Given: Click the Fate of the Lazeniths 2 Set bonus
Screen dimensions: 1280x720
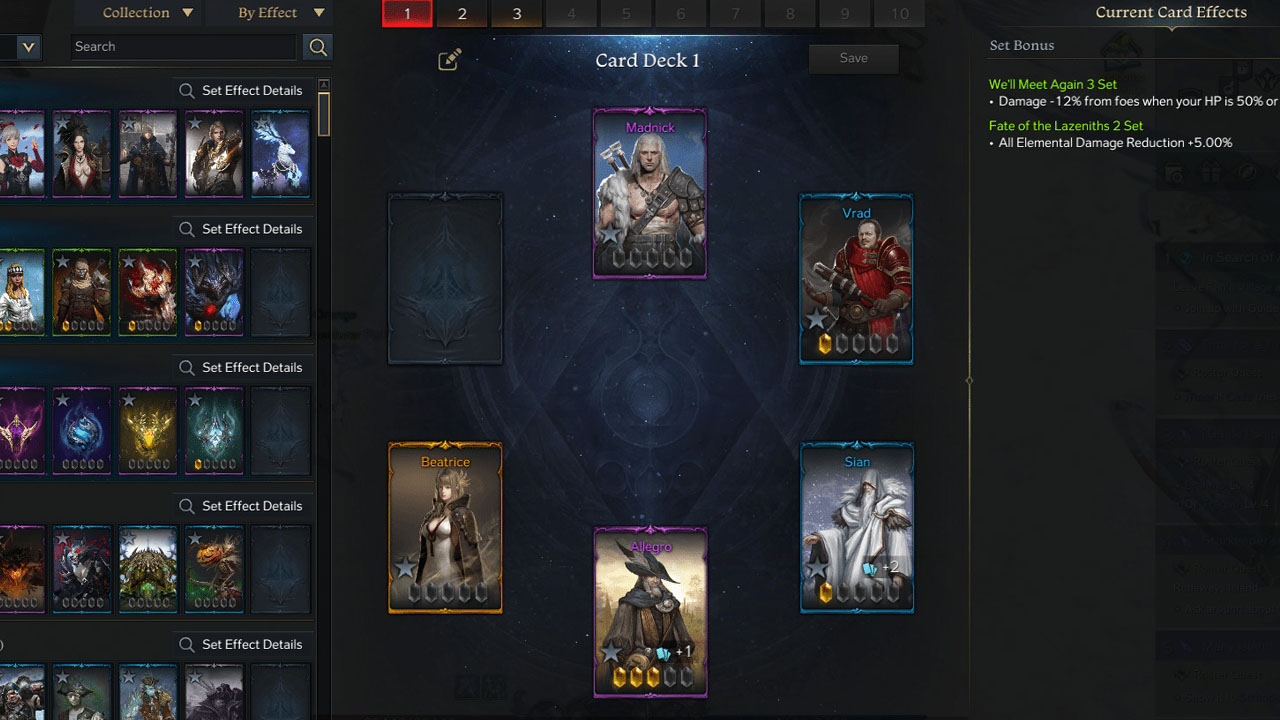Looking at the screenshot, I should 1066,125.
